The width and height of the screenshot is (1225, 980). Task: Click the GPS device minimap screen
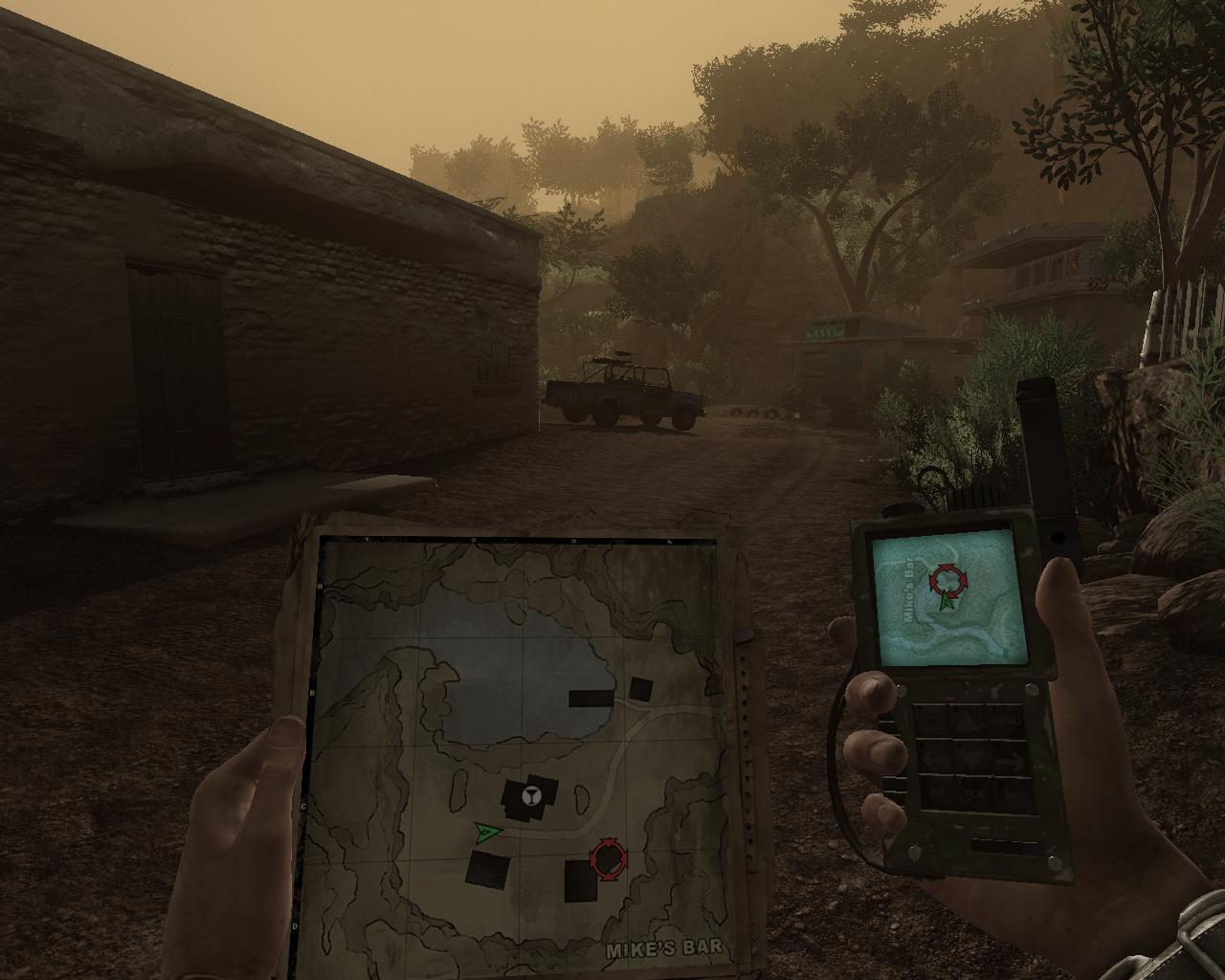944,596
